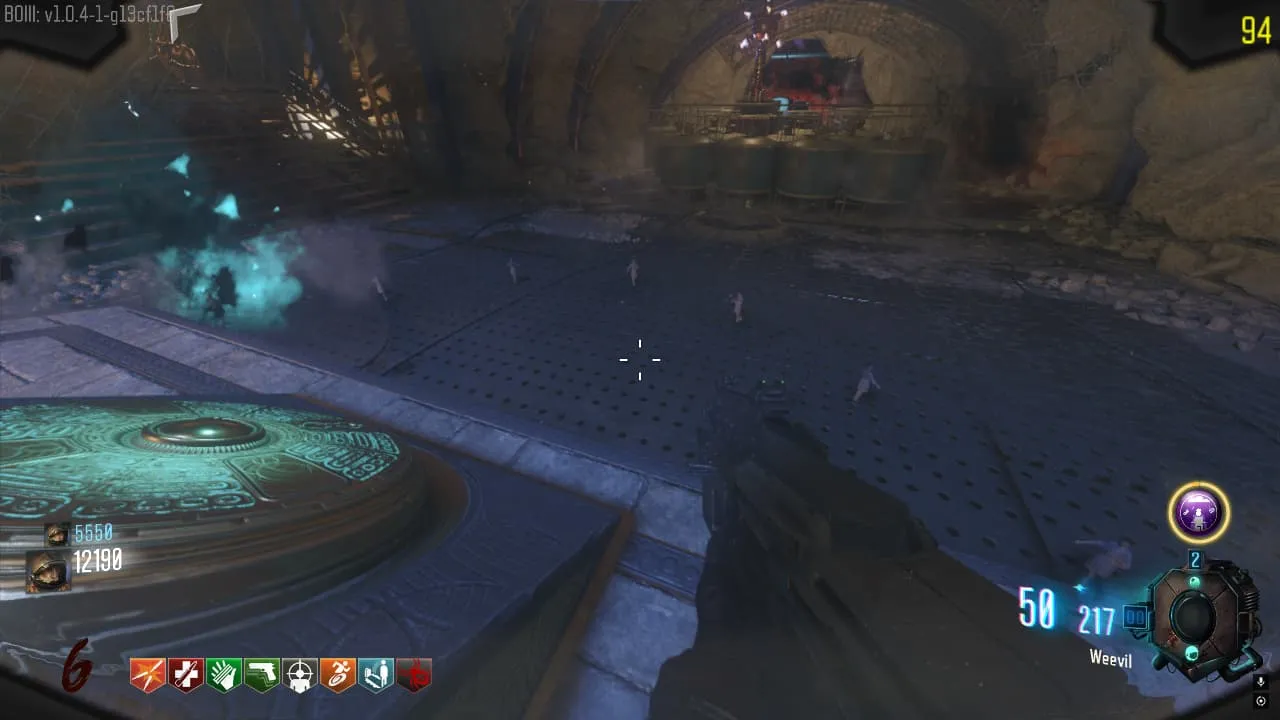Screen dimensions: 1280x720
Task: Click the orange burst perk icon
Action: coord(148,675)
